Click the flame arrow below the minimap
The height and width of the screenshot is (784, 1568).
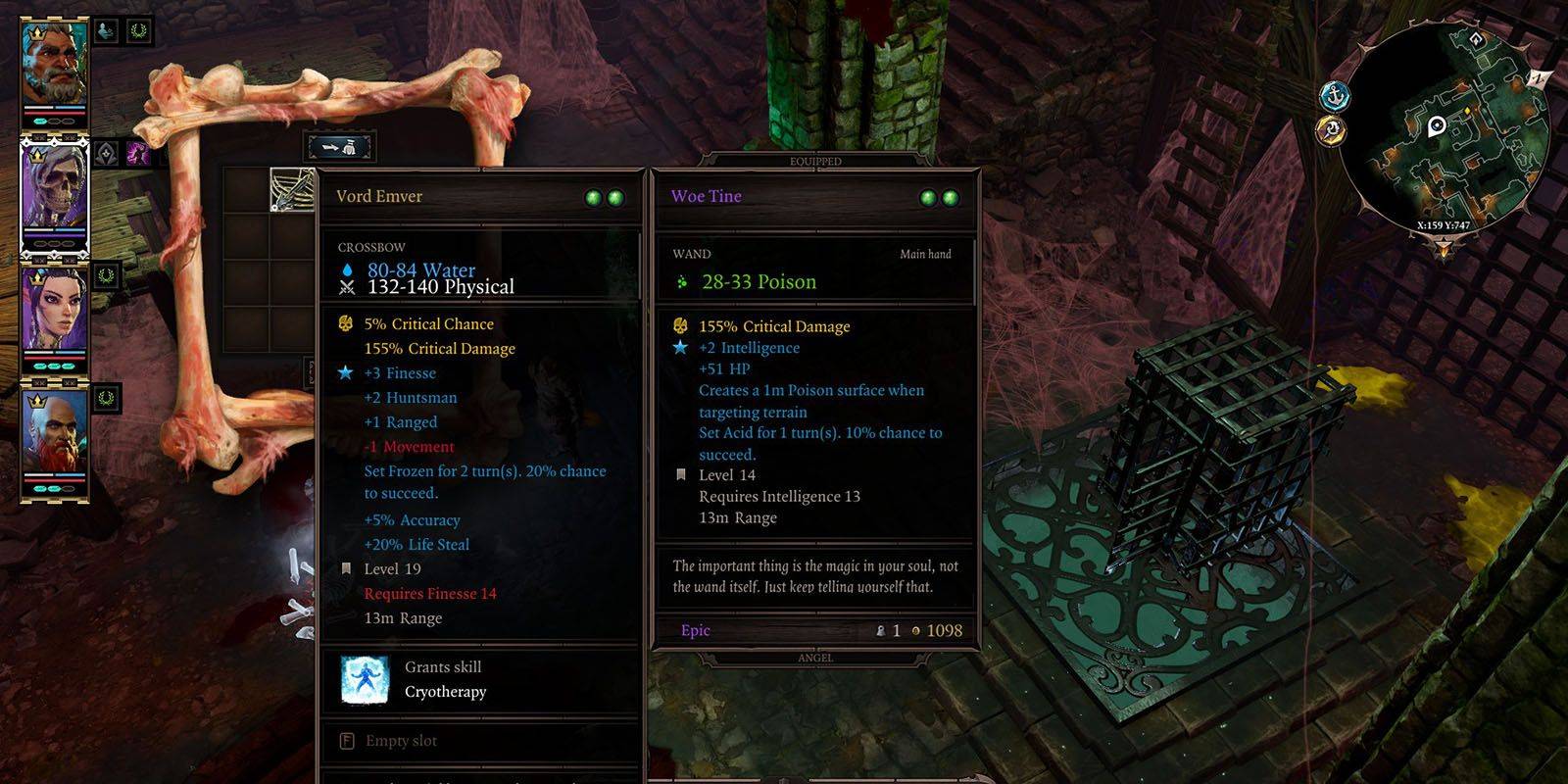1445,248
